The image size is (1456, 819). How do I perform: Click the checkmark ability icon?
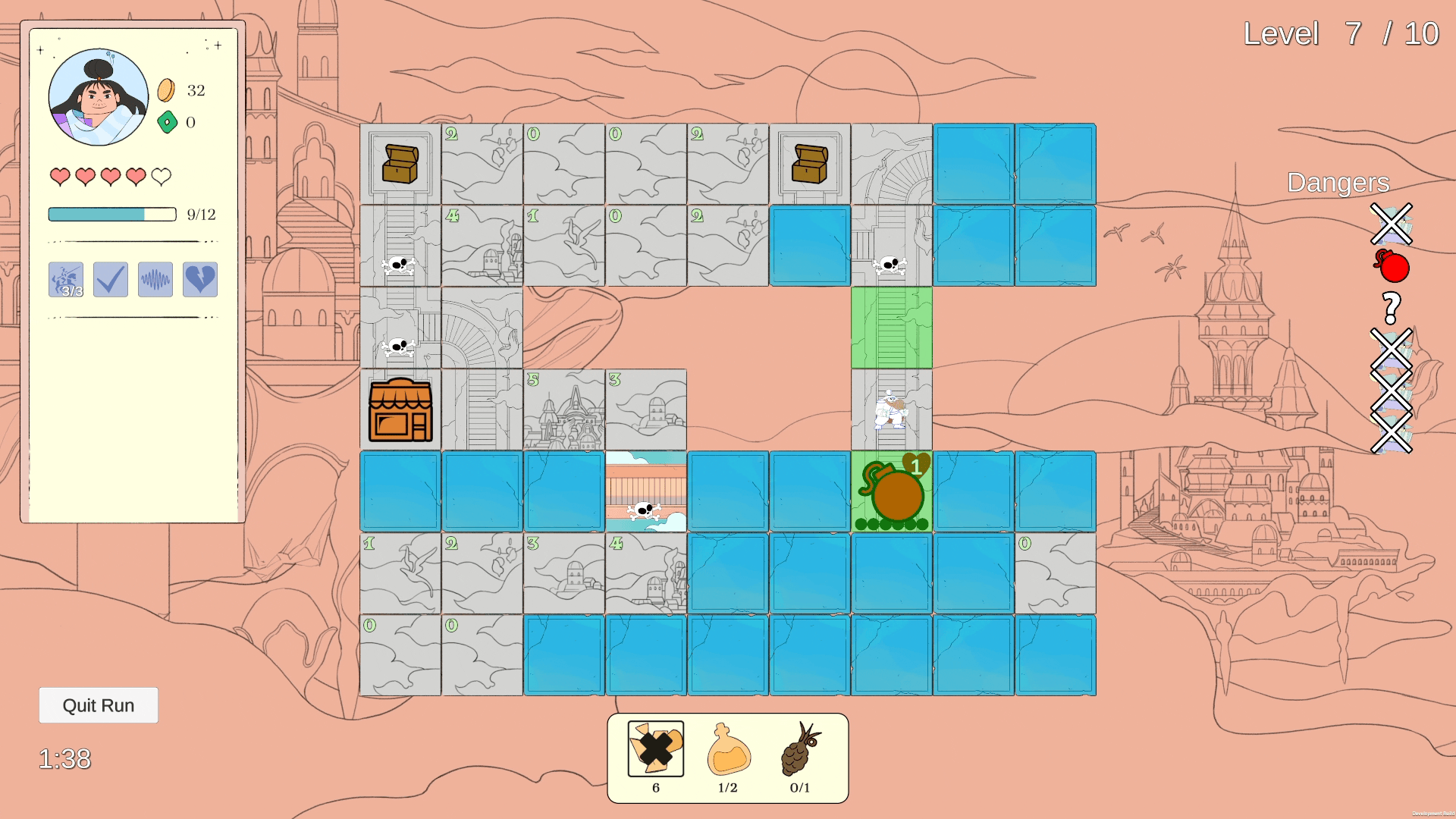tap(110, 279)
